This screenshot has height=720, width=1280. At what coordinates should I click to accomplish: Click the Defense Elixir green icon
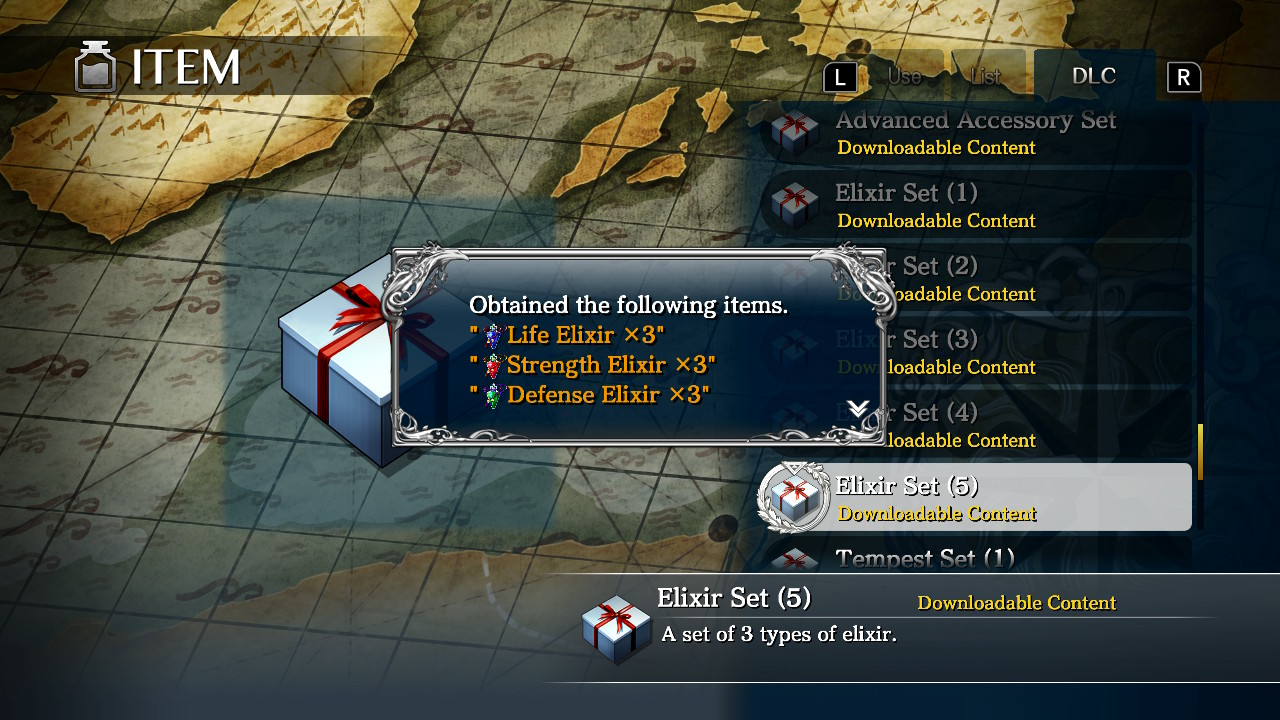[493, 395]
